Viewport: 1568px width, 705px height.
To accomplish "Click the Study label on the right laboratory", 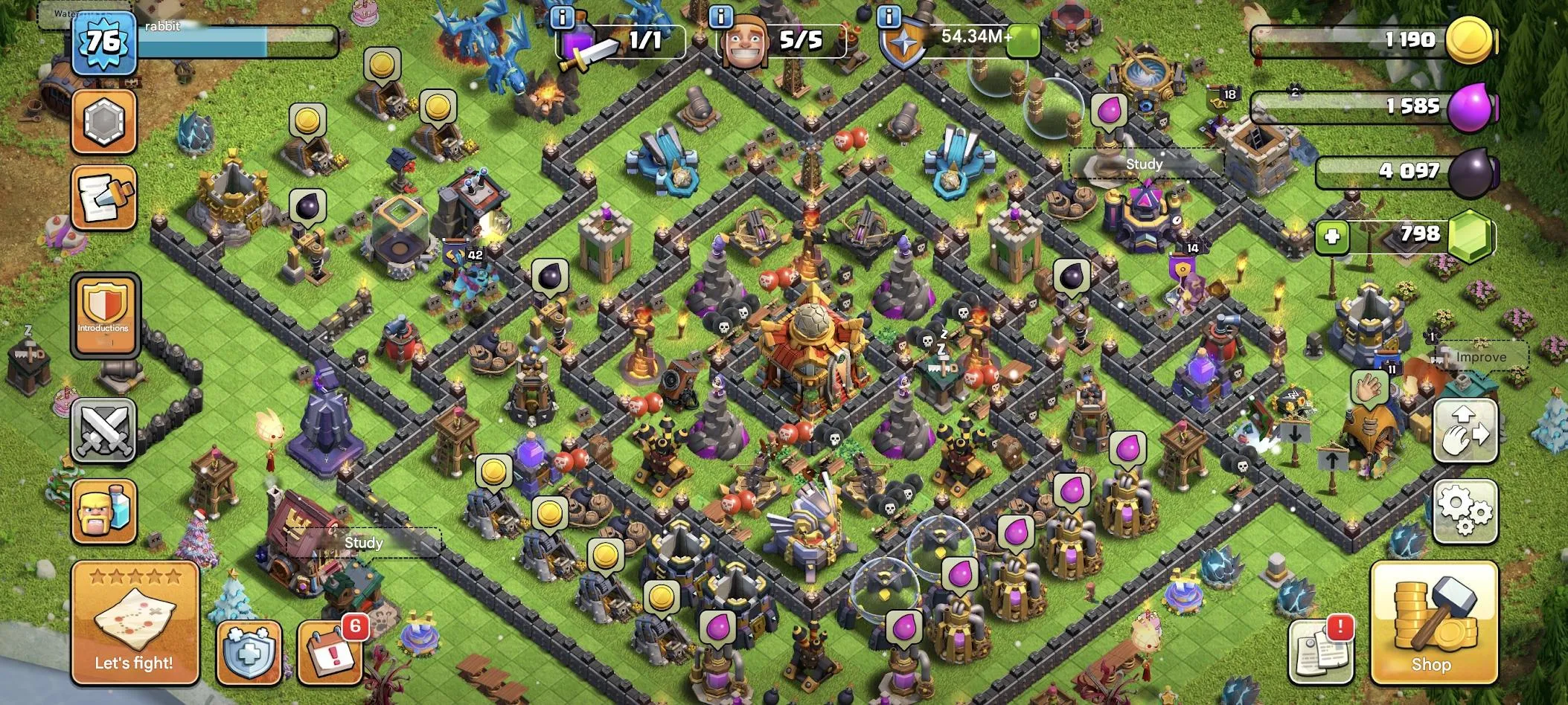I will 1146,164.
